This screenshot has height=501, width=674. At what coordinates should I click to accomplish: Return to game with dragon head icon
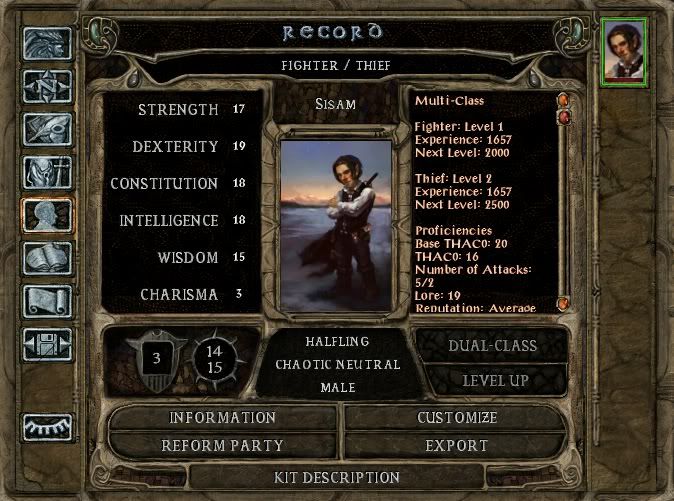click(x=47, y=44)
